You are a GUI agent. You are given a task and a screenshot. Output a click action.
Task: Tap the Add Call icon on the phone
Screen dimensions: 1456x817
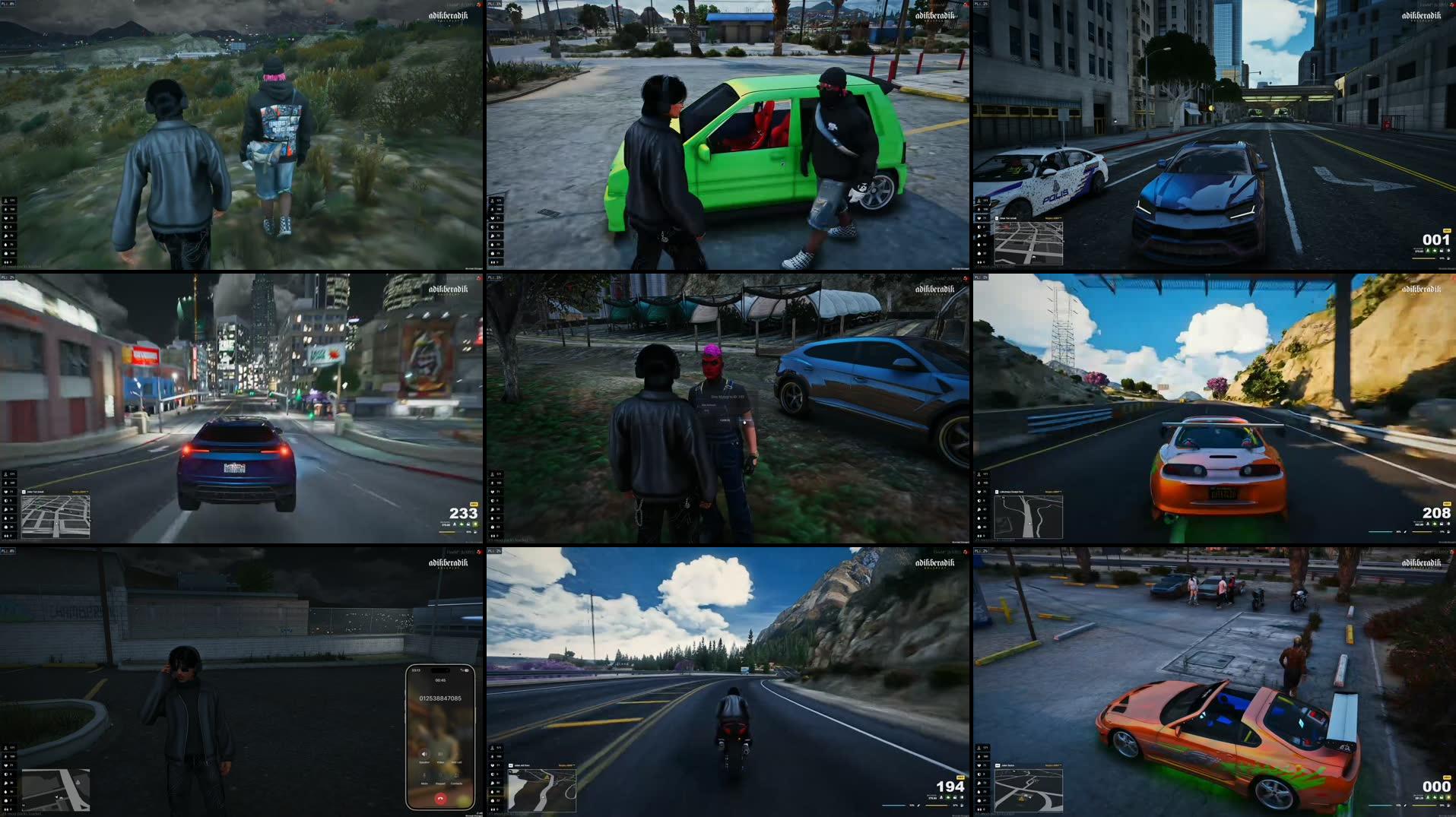455,754
